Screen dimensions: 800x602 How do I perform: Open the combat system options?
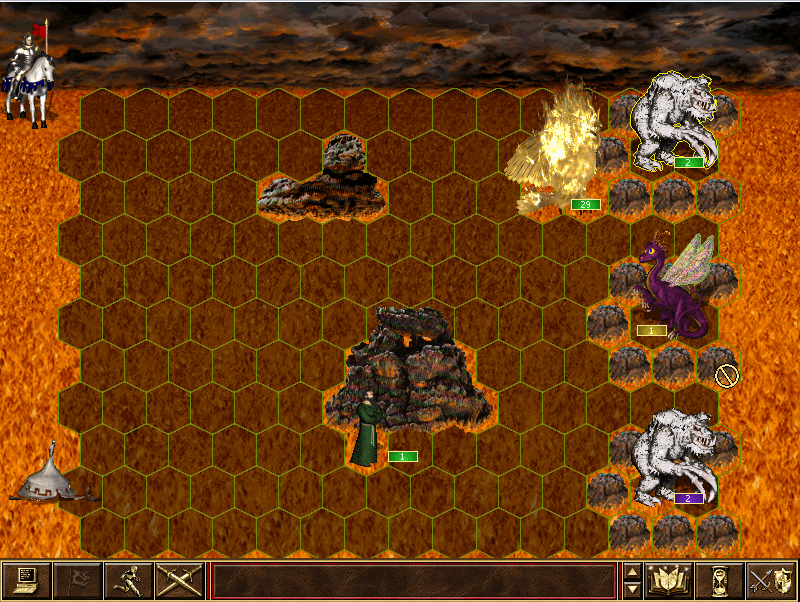pyautogui.click(x=26, y=580)
